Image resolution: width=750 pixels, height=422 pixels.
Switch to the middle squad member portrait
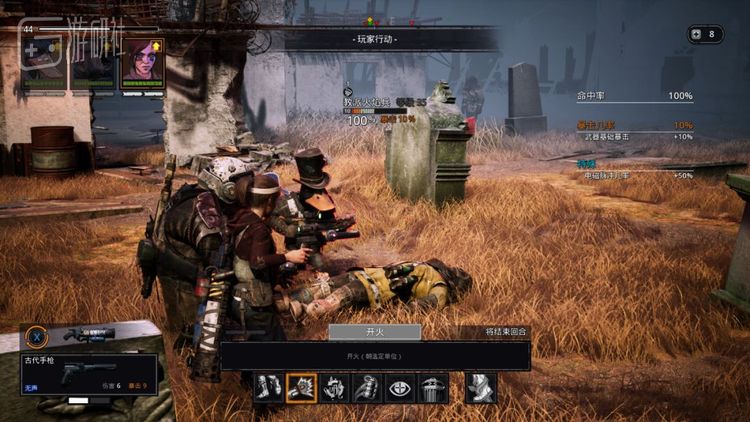pyautogui.click(x=93, y=63)
